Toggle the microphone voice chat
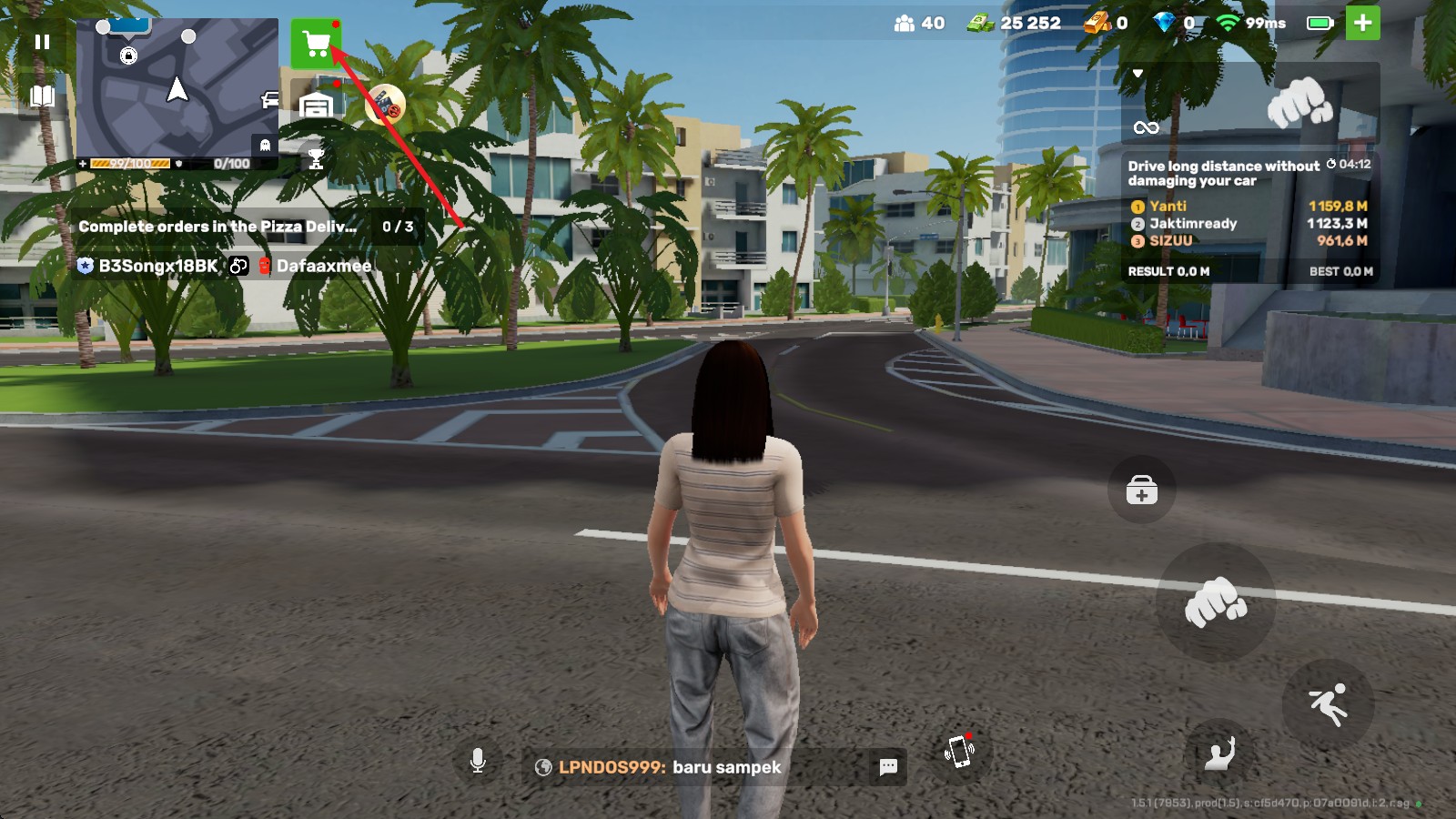Image resolution: width=1456 pixels, height=819 pixels. pyautogui.click(x=478, y=761)
